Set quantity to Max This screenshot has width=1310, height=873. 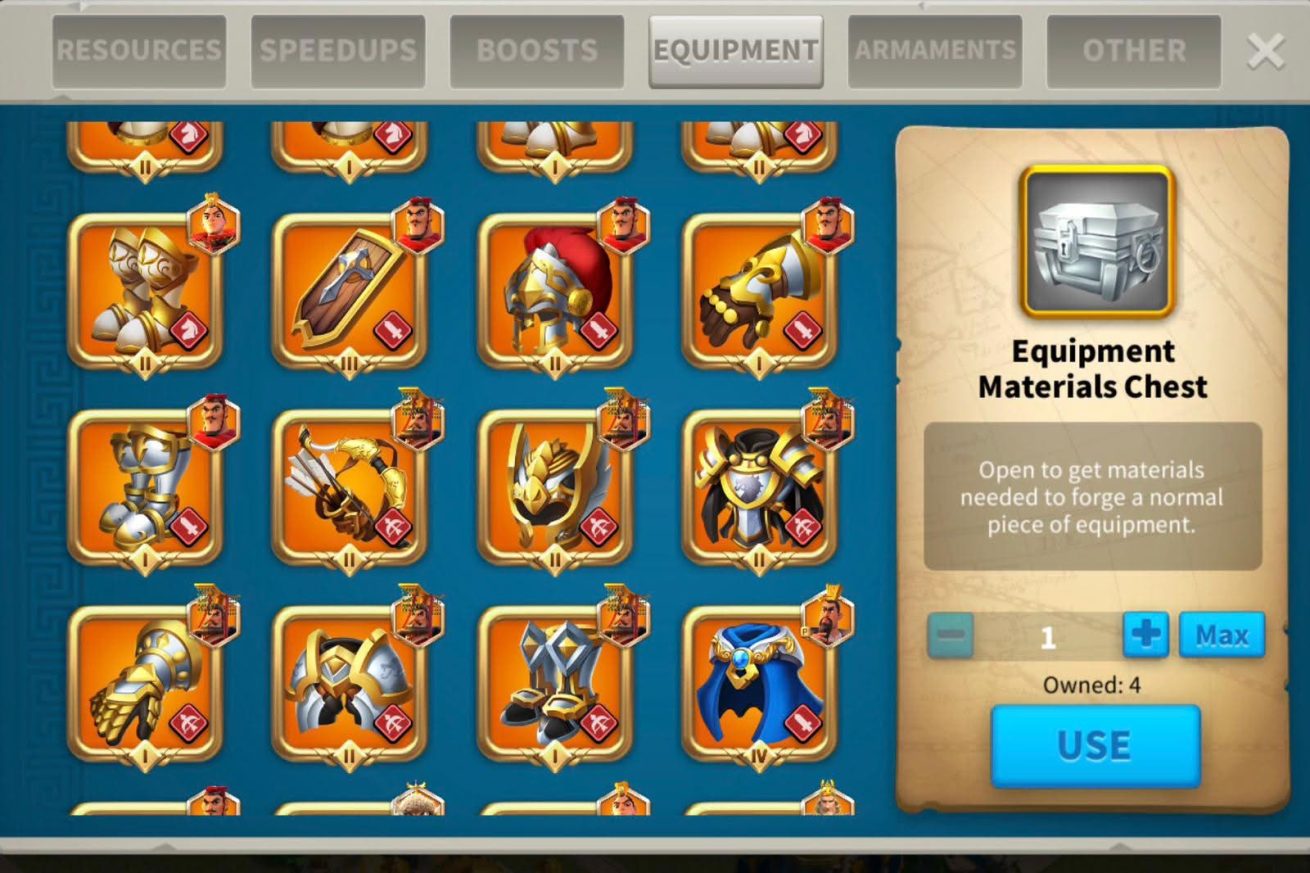(1221, 635)
